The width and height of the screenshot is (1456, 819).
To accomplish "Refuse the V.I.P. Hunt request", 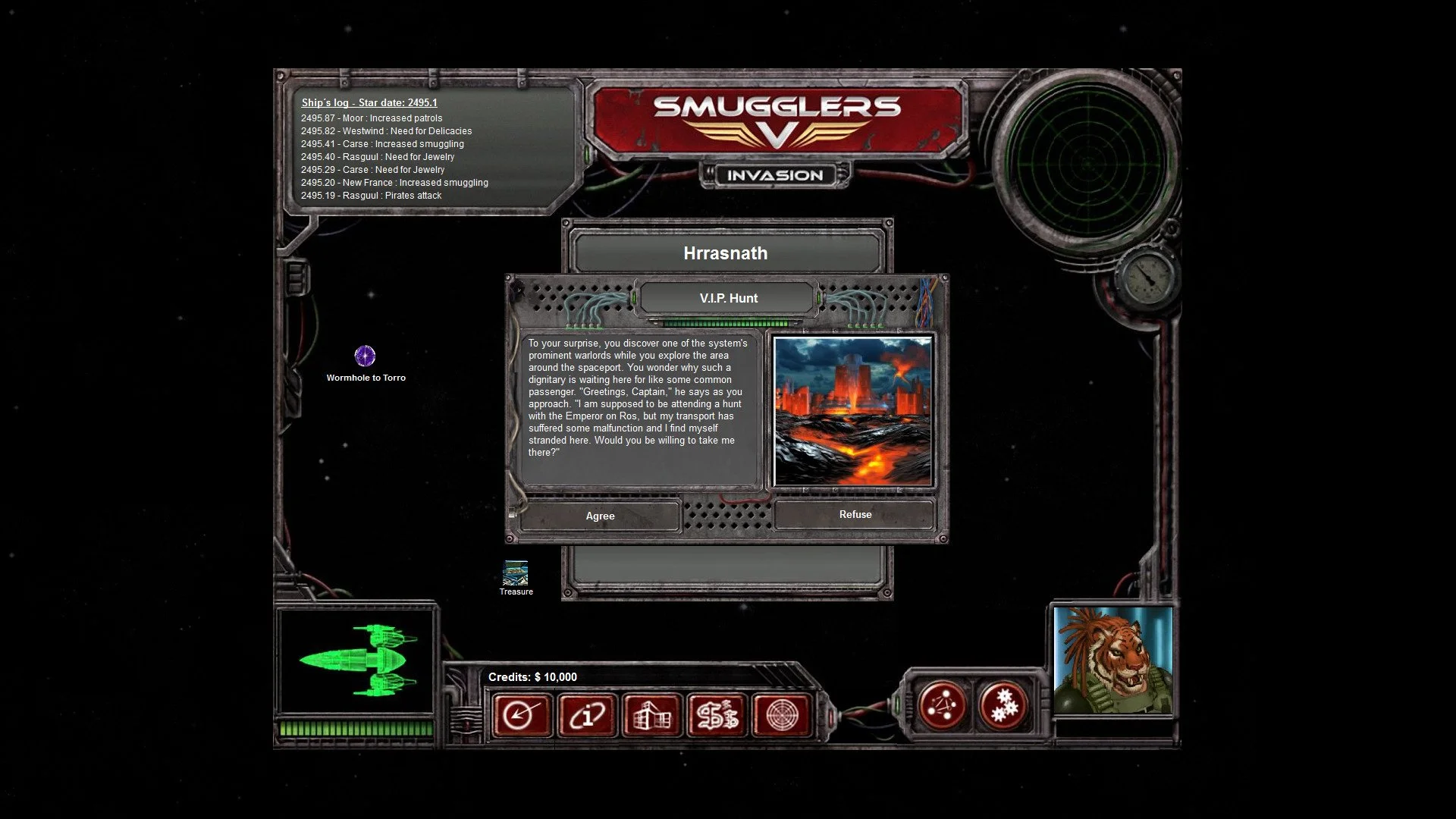I will point(855,514).
